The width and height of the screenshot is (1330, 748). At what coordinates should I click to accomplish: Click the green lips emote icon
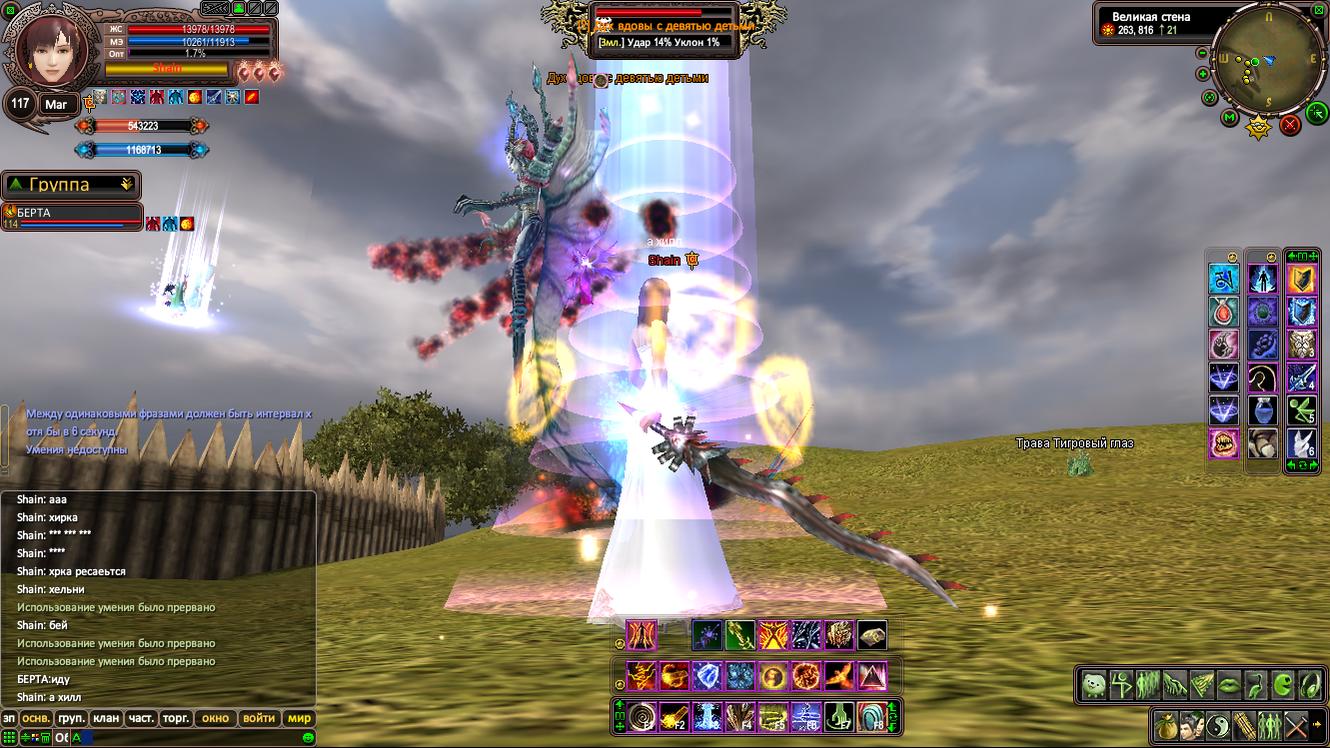[1229, 686]
